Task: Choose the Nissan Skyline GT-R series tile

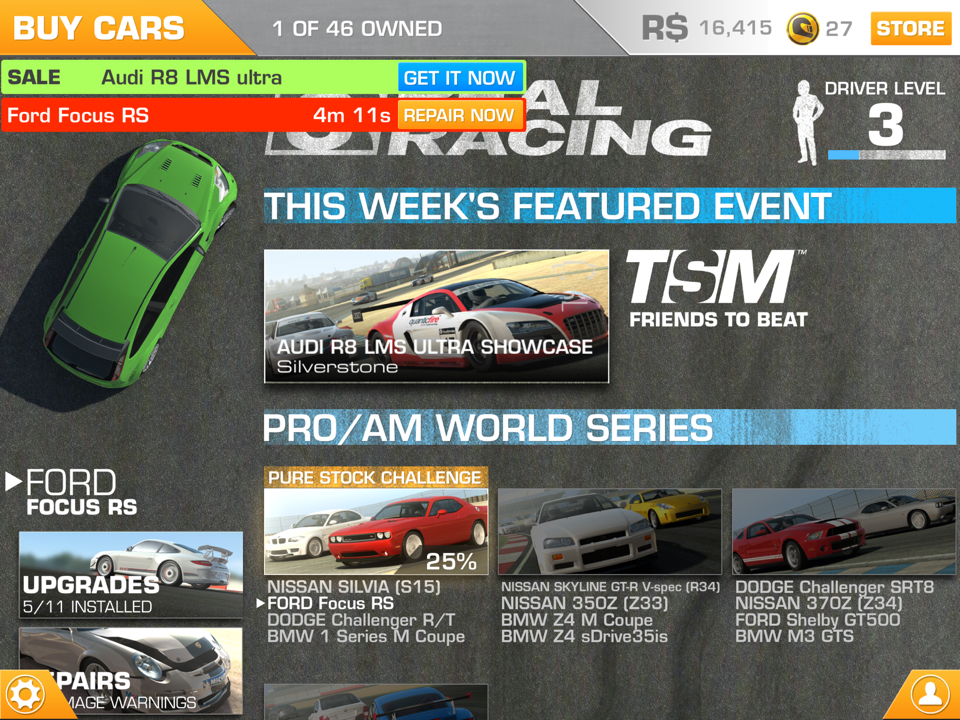Action: [610, 532]
